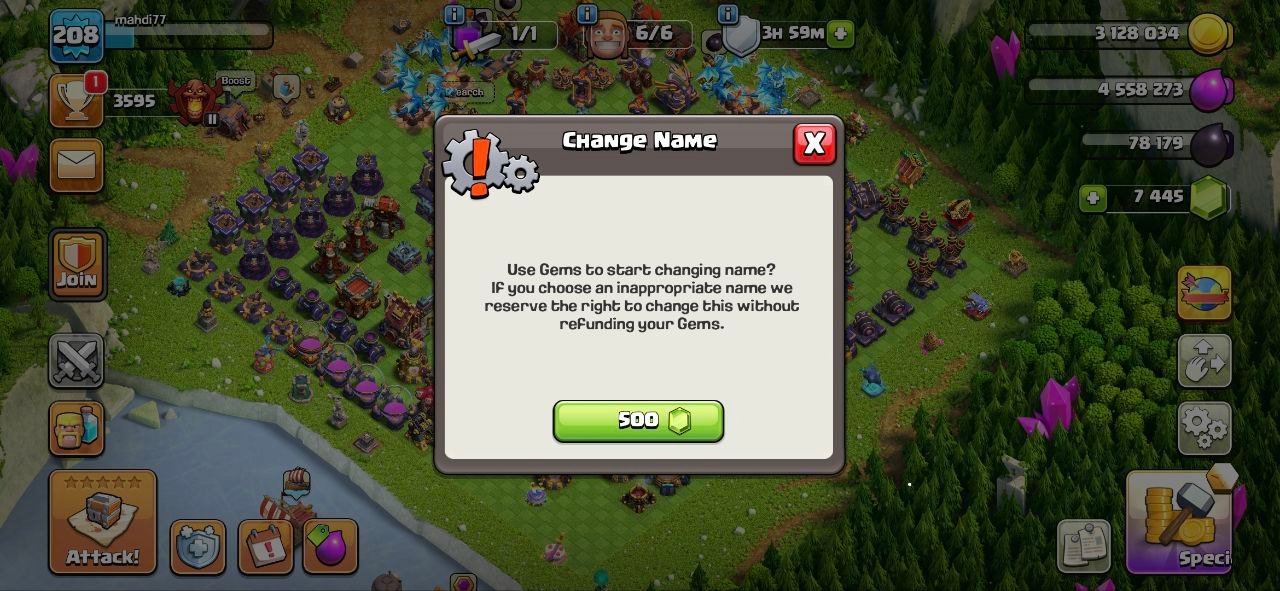Add more gems with the plus
Image resolution: width=1280 pixels, height=591 pixels.
click(x=1093, y=198)
